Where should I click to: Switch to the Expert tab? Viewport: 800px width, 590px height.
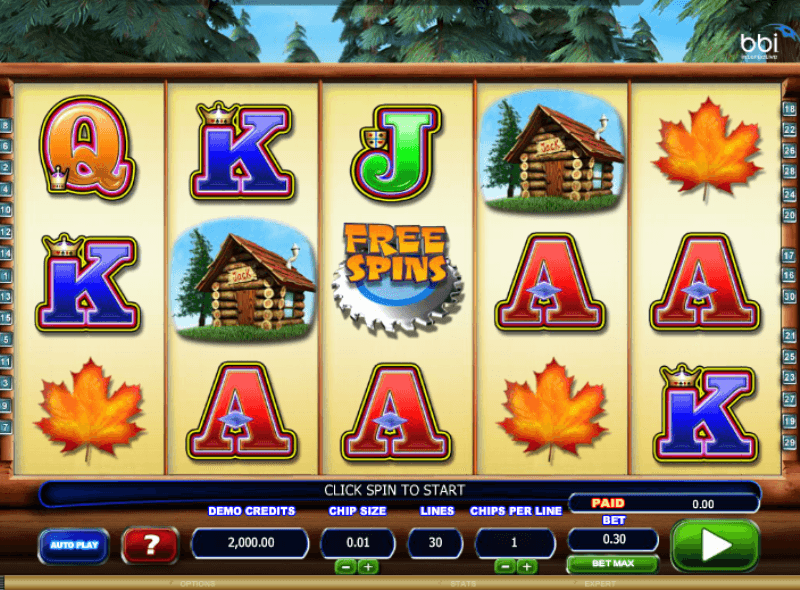(599, 583)
